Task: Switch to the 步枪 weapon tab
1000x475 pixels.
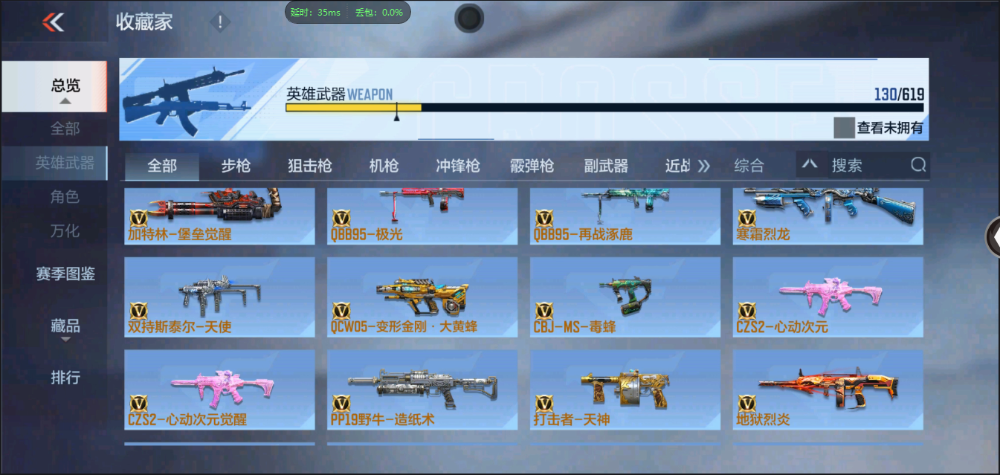Action: [236, 166]
